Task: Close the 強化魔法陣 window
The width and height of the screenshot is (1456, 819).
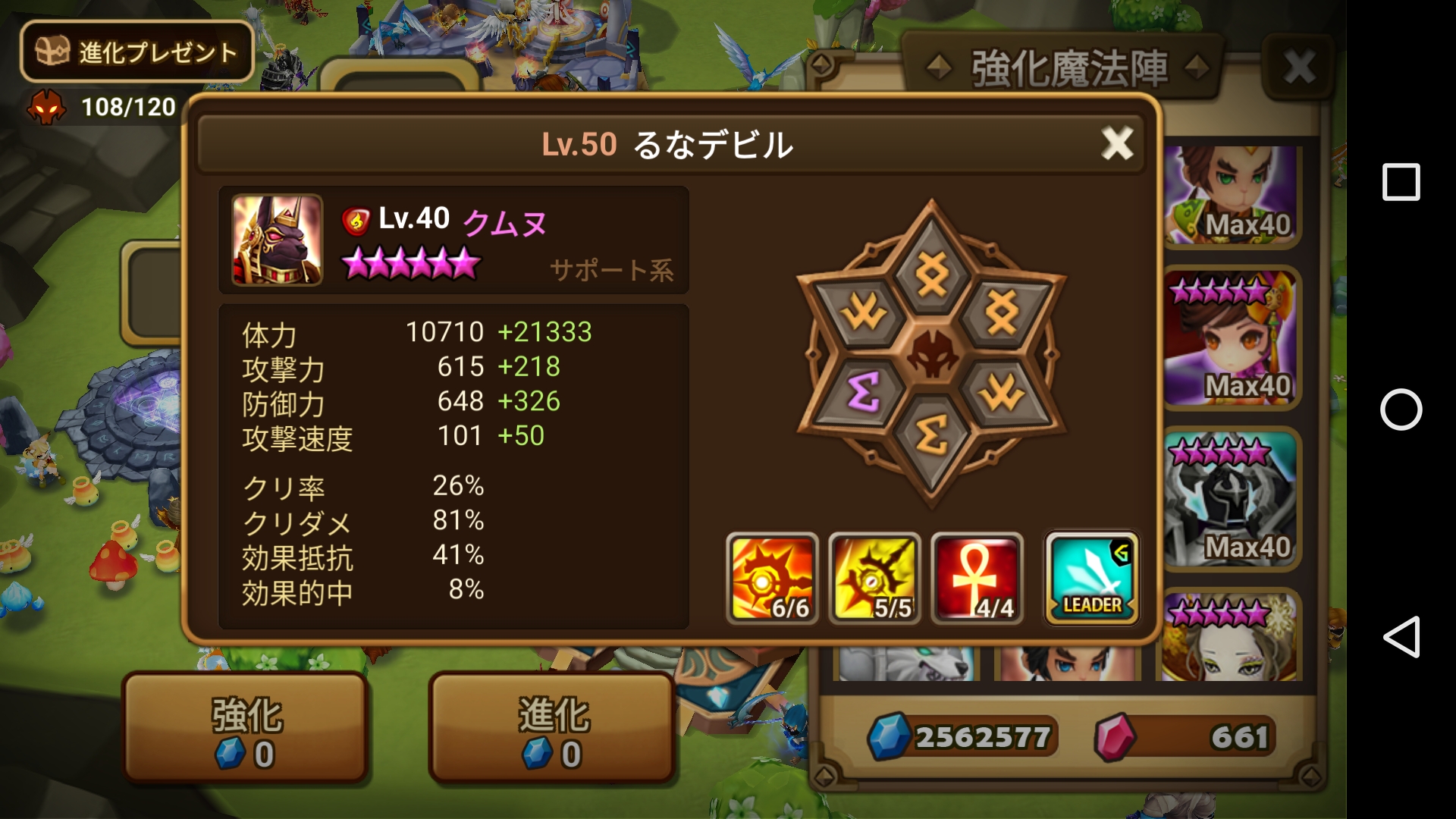Action: (1299, 67)
